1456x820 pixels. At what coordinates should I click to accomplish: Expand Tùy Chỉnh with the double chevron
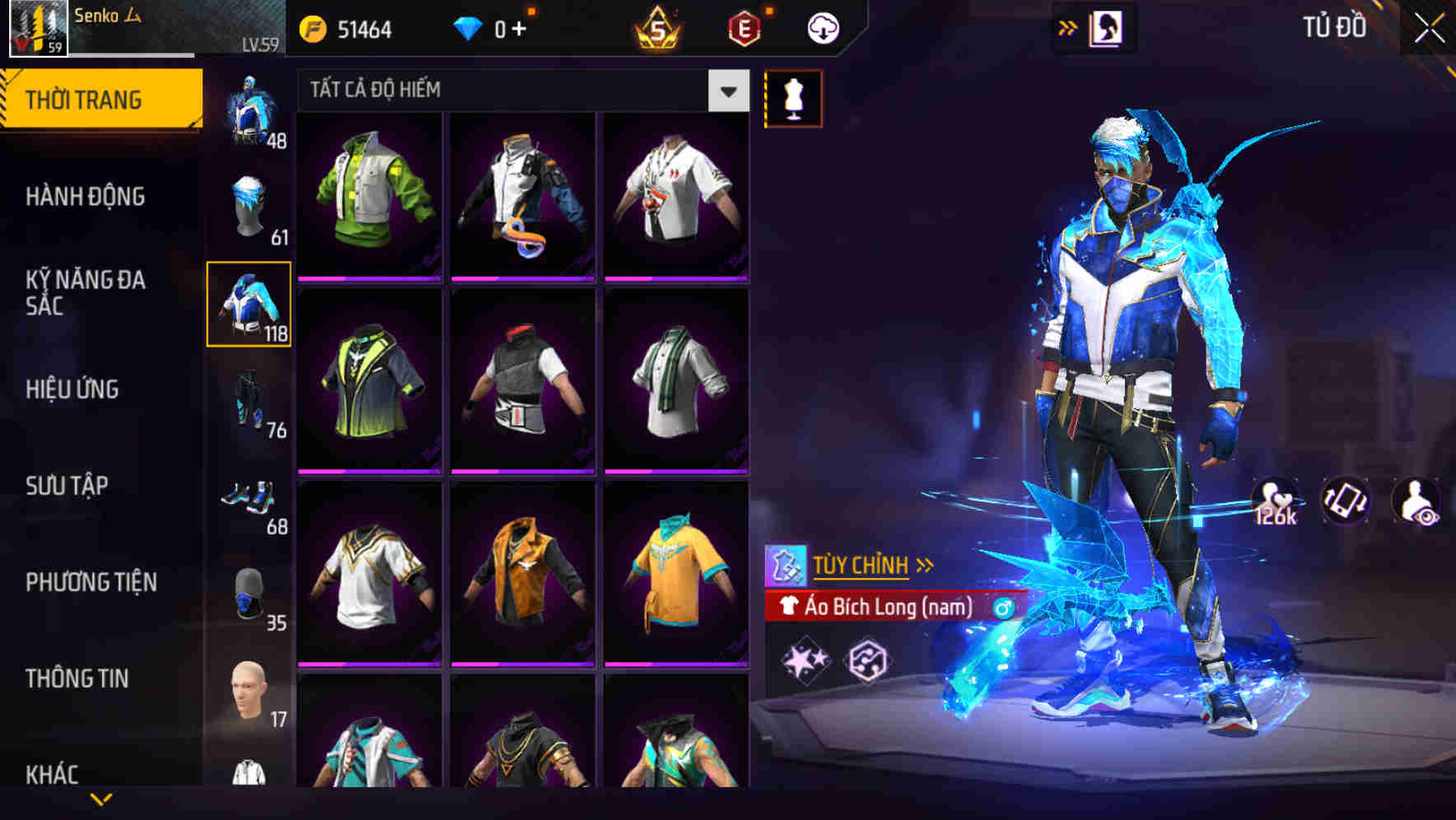click(x=924, y=564)
